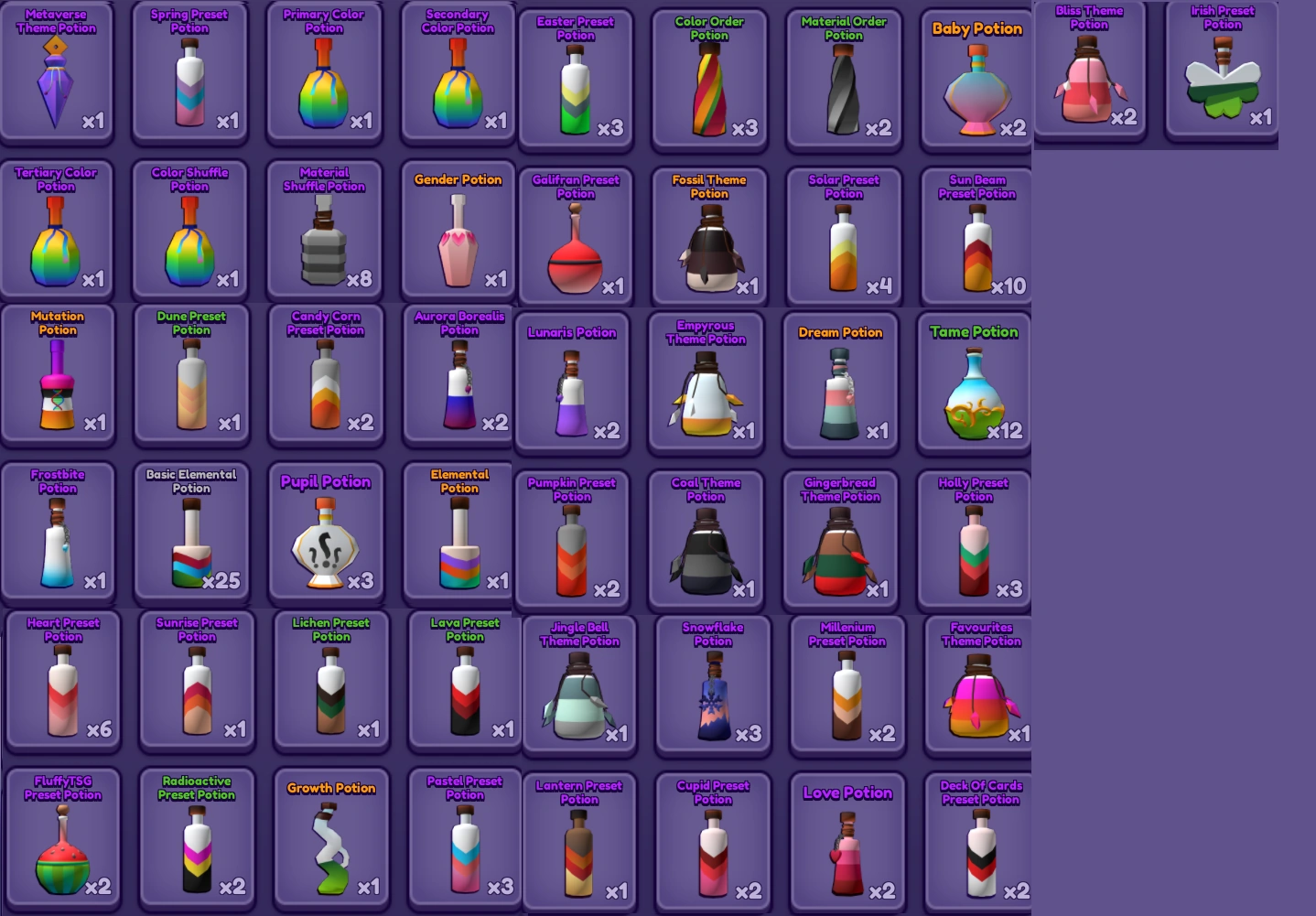
Task: Open the Pupil Potion item
Action: click(325, 531)
